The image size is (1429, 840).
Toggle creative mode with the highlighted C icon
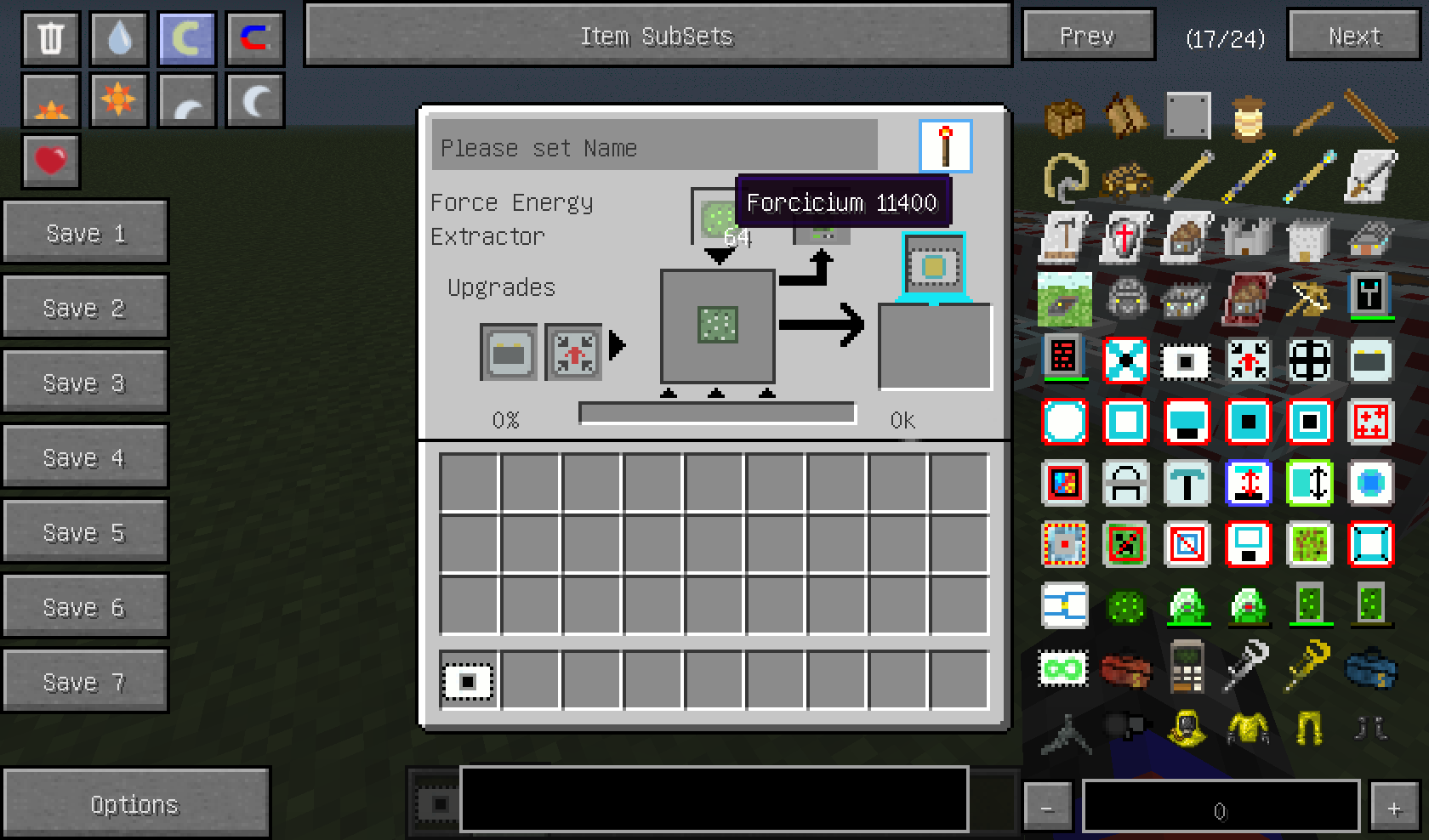185,37
